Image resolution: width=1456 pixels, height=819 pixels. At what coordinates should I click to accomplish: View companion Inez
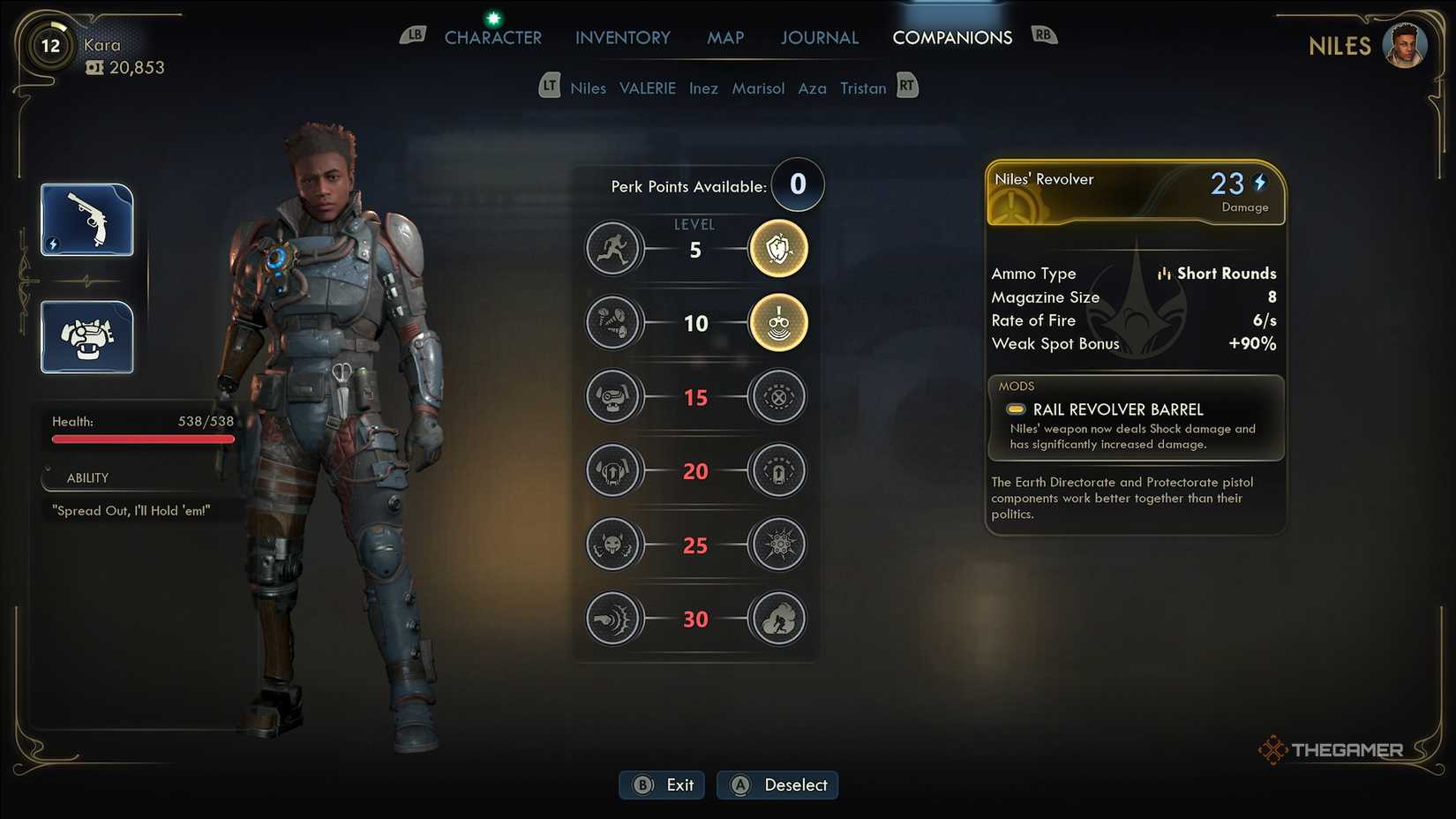(703, 88)
